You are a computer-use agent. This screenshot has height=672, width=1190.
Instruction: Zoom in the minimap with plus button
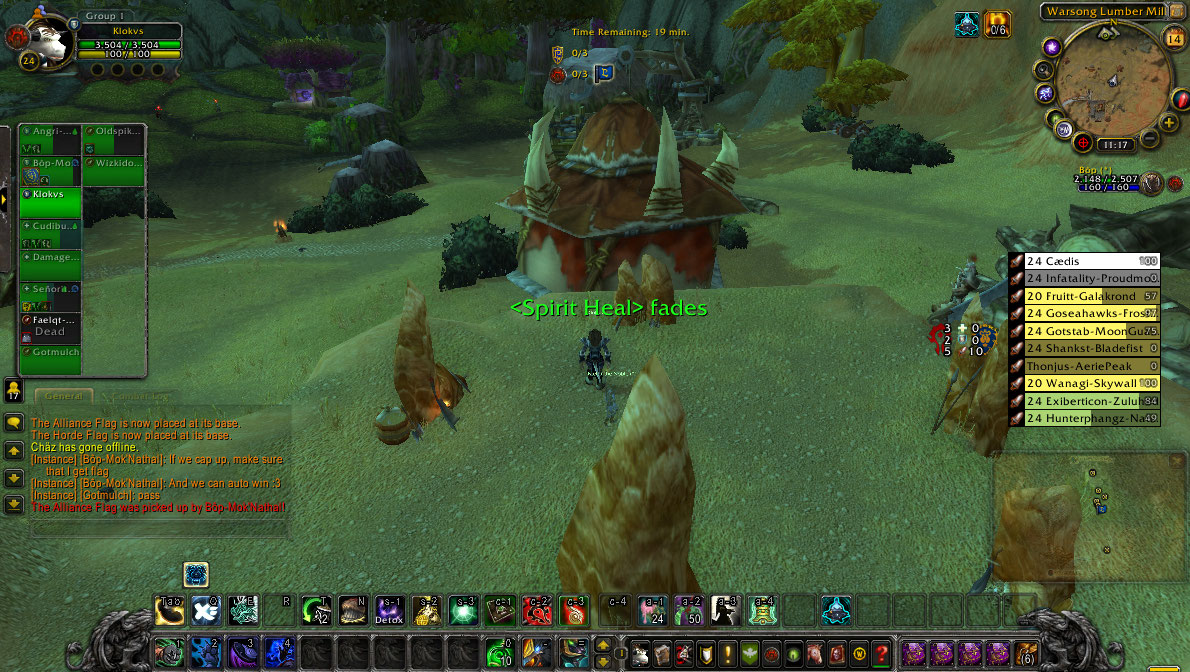(x=1169, y=122)
